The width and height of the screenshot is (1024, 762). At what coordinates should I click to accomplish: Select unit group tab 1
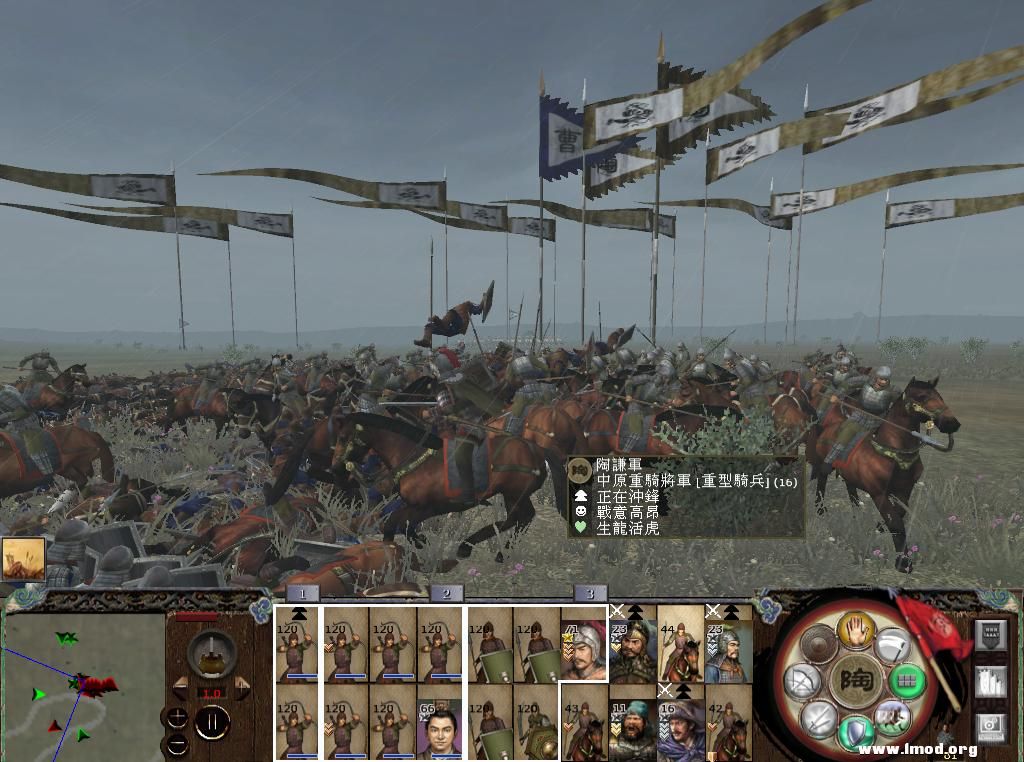[x=302, y=594]
